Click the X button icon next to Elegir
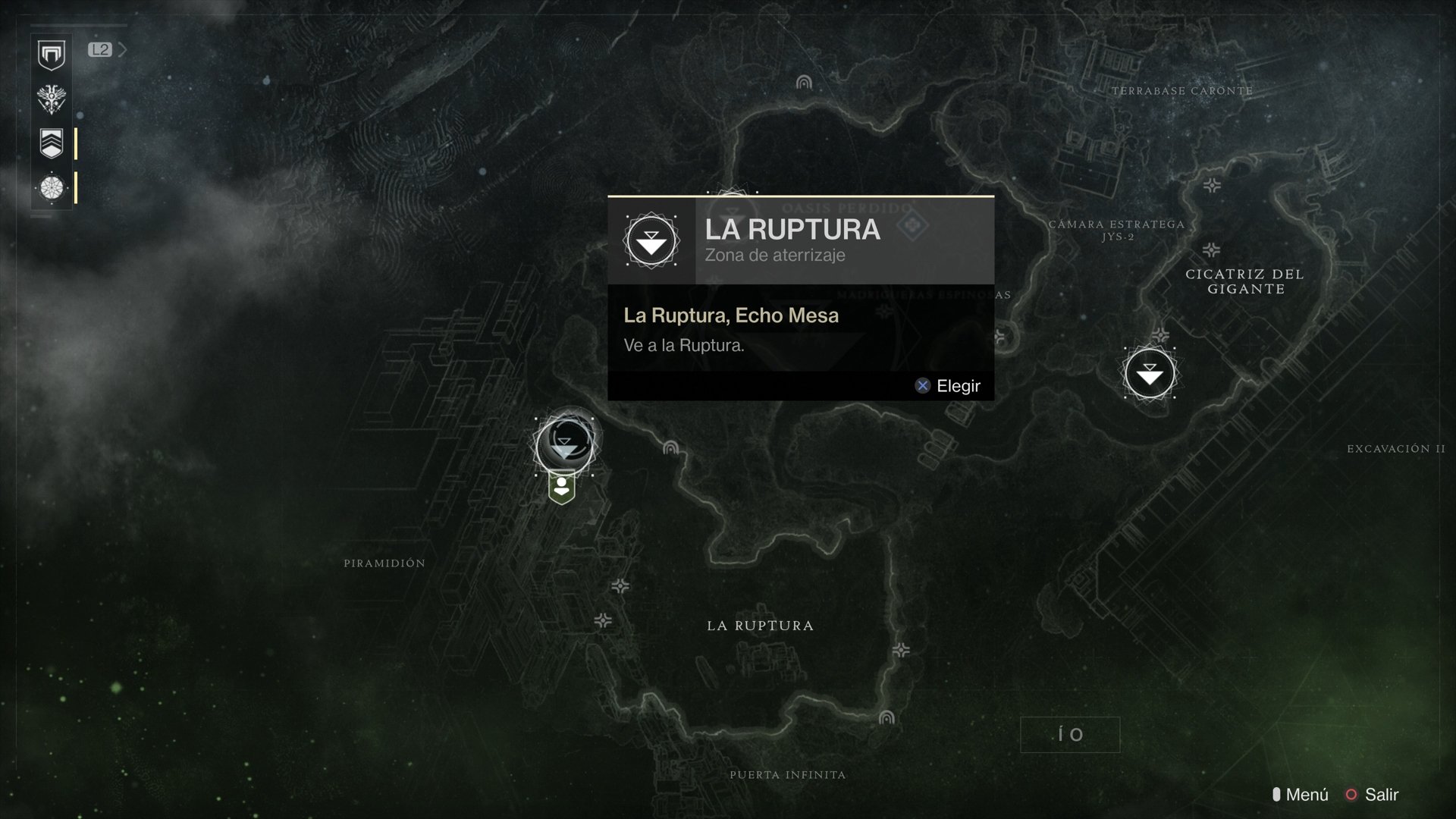 click(922, 385)
